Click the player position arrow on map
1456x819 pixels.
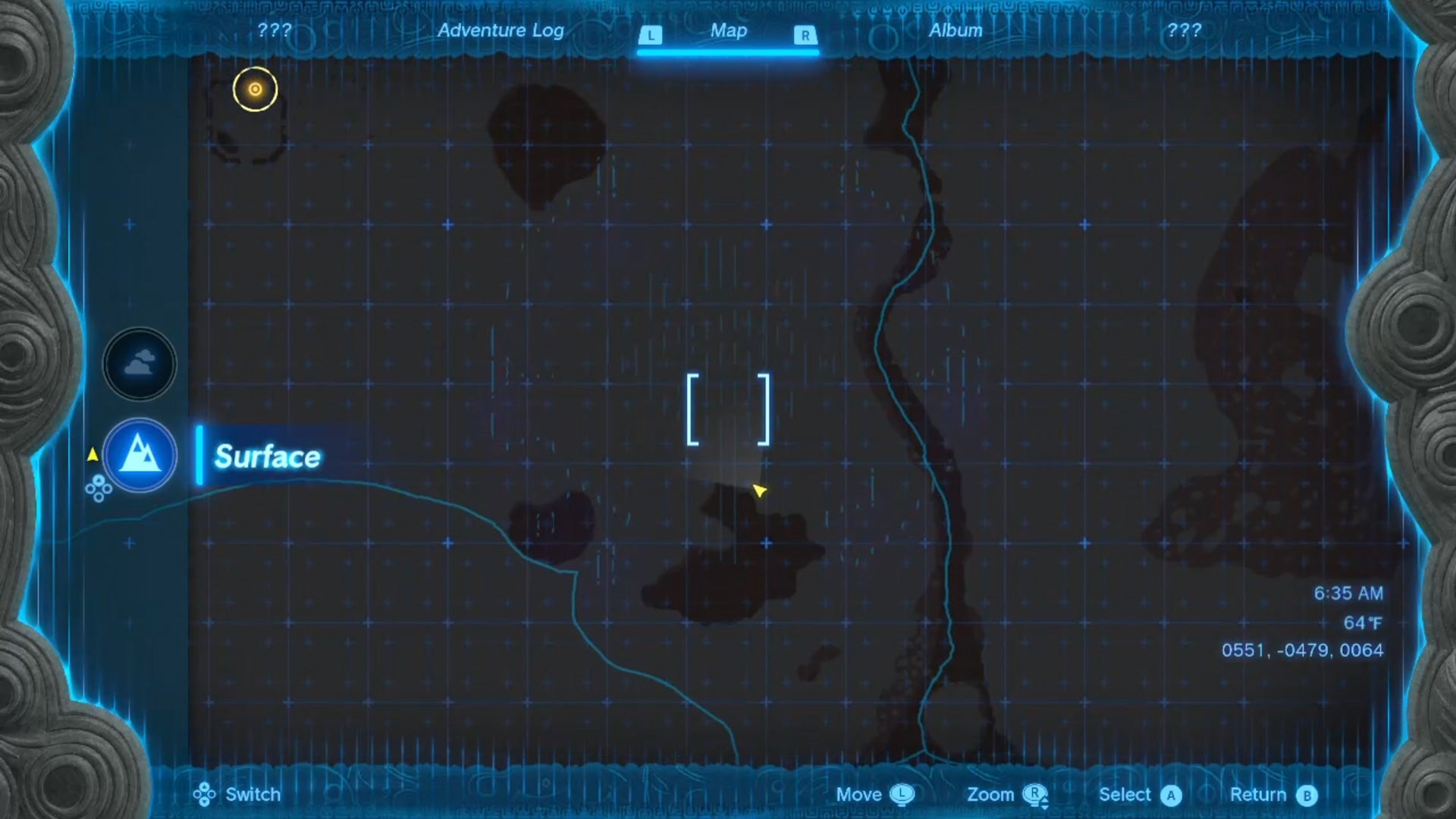tap(758, 491)
